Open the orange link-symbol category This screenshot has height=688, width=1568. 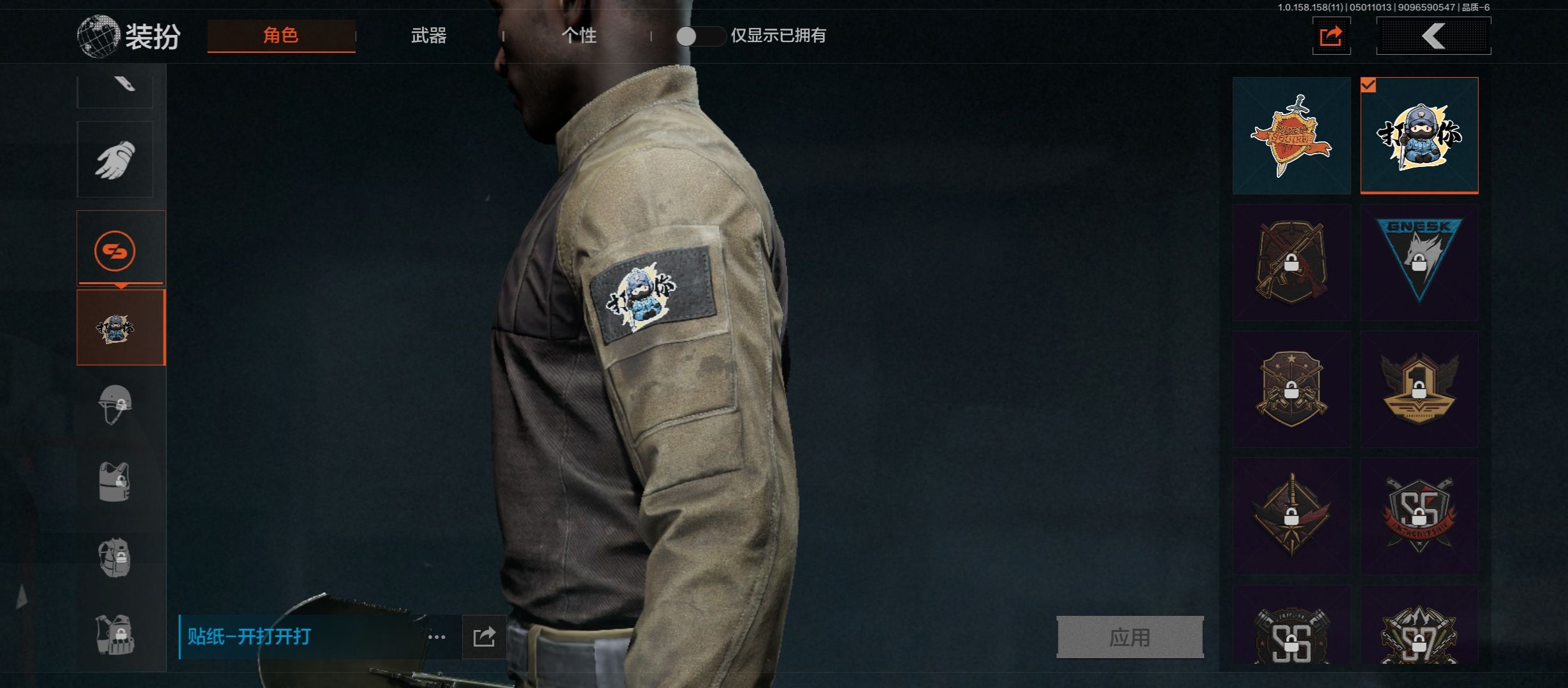(x=115, y=250)
